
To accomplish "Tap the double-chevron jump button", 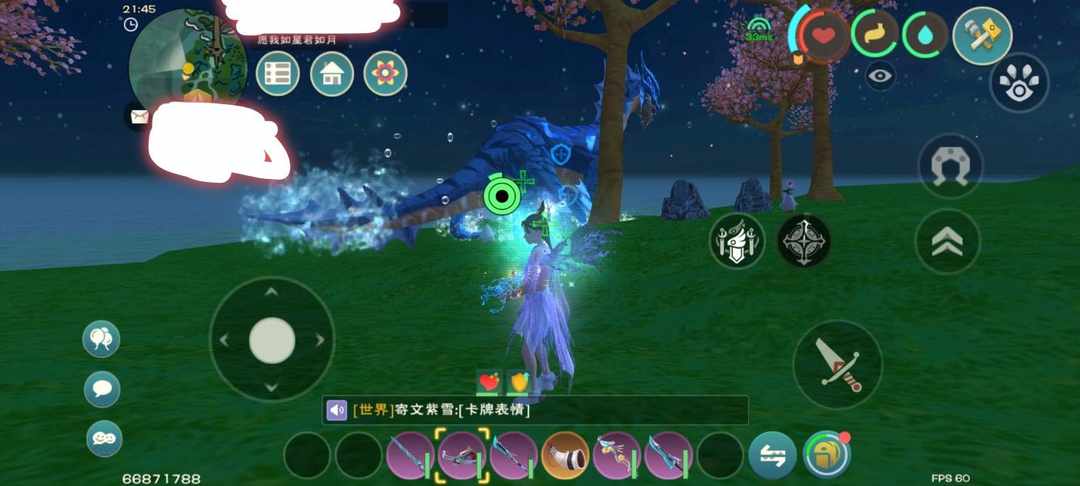I will pos(948,241).
